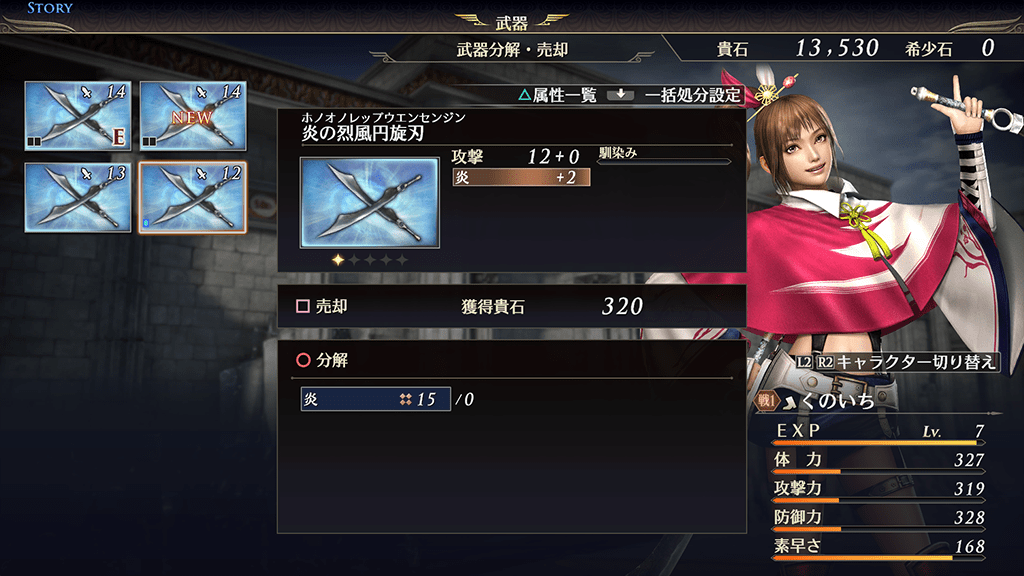Viewport: 1024px width, 576px height.
Task: Click the 炎 +2 attribute bar
Action: [x=521, y=177]
